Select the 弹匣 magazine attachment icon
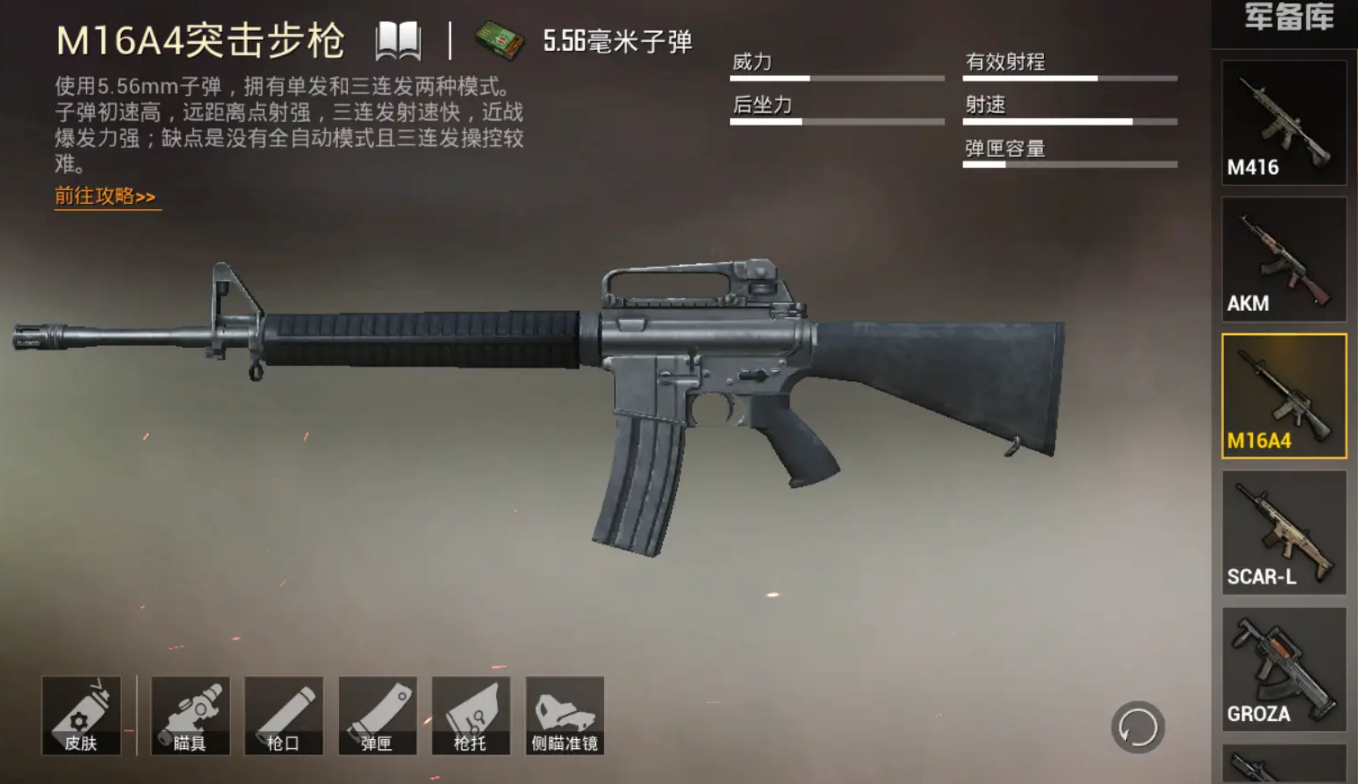Screen dimensions: 1358x784 pyautogui.click(x=377, y=714)
